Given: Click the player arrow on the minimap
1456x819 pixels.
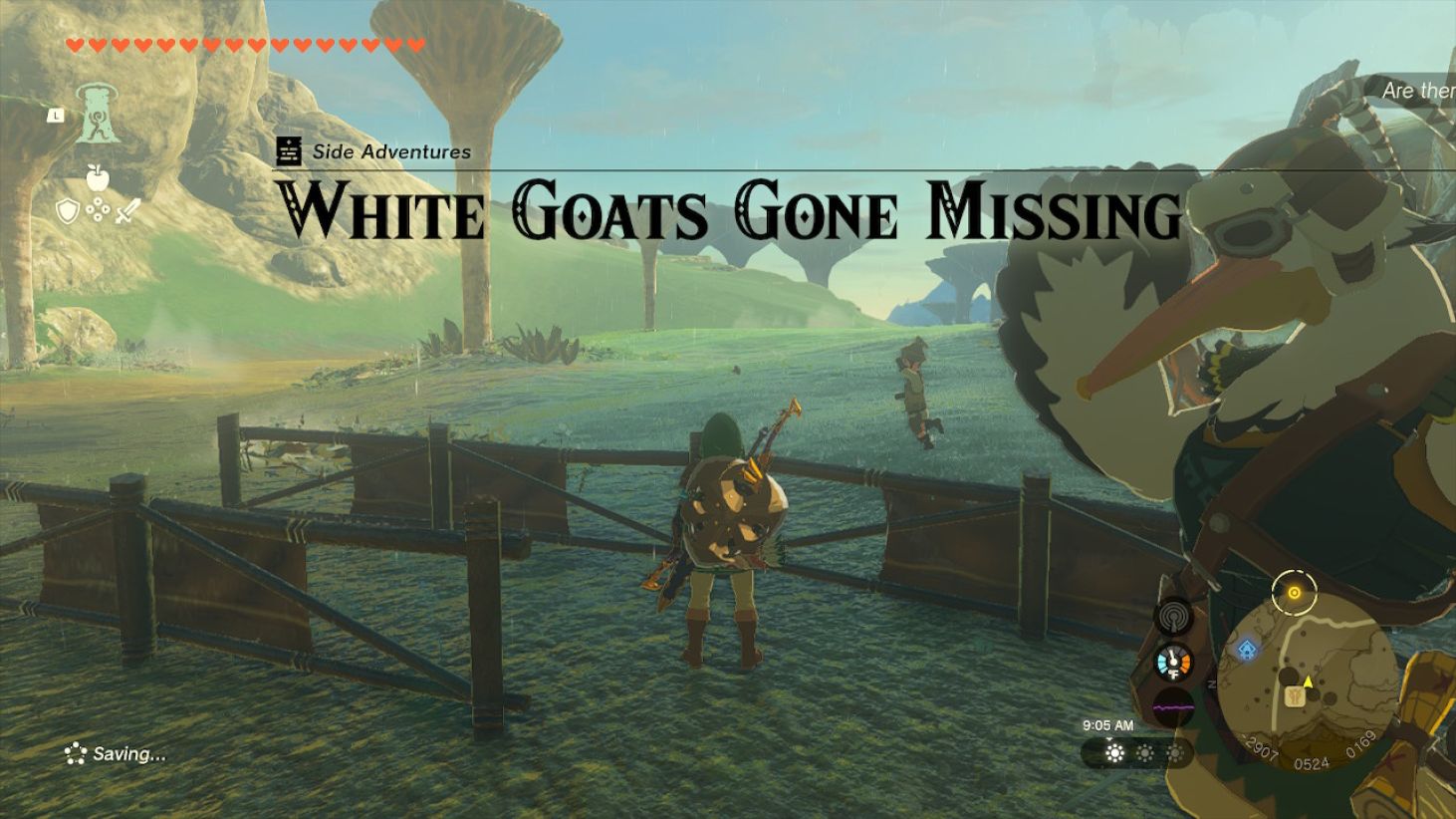Looking at the screenshot, I should (x=1308, y=682).
